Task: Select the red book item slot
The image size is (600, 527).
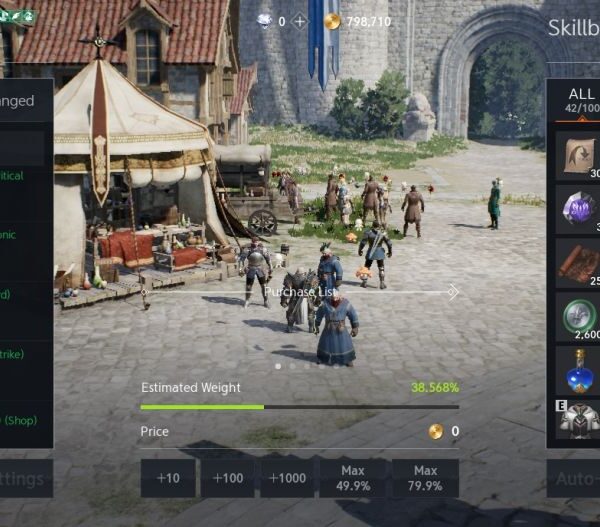Action: [579, 262]
